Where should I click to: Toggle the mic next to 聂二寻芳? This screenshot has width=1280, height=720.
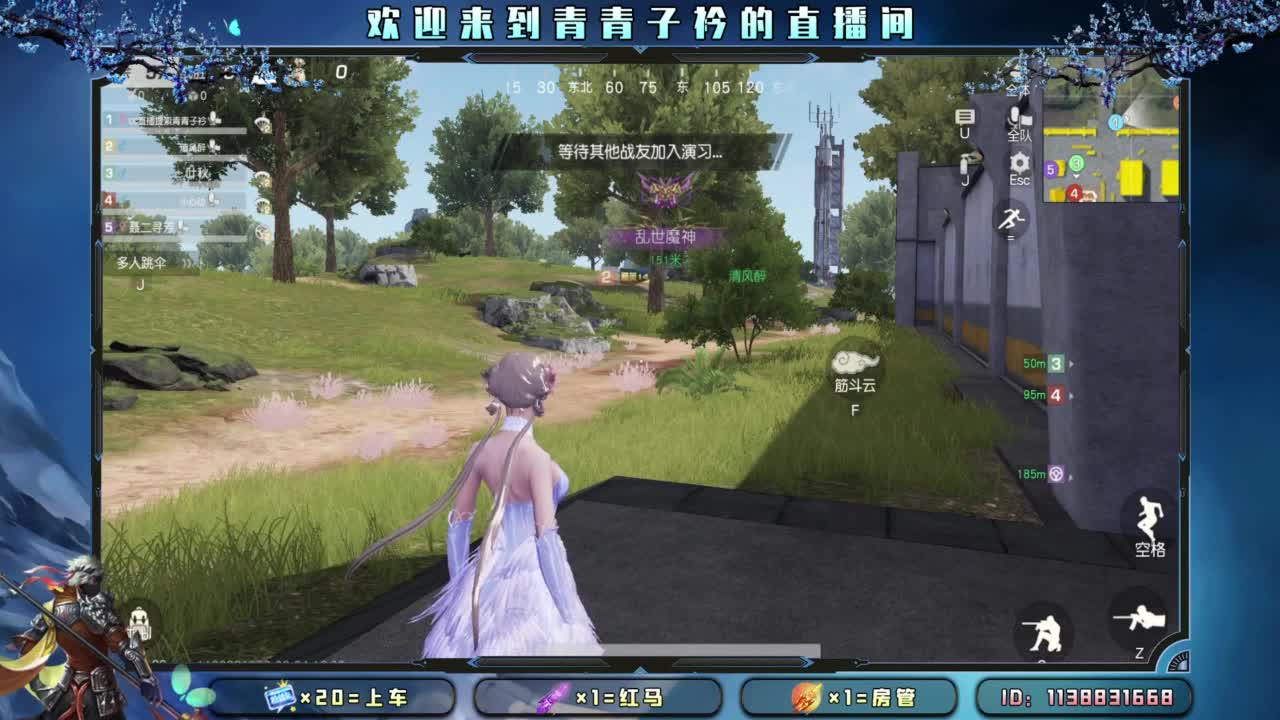pyautogui.click(x=182, y=227)
